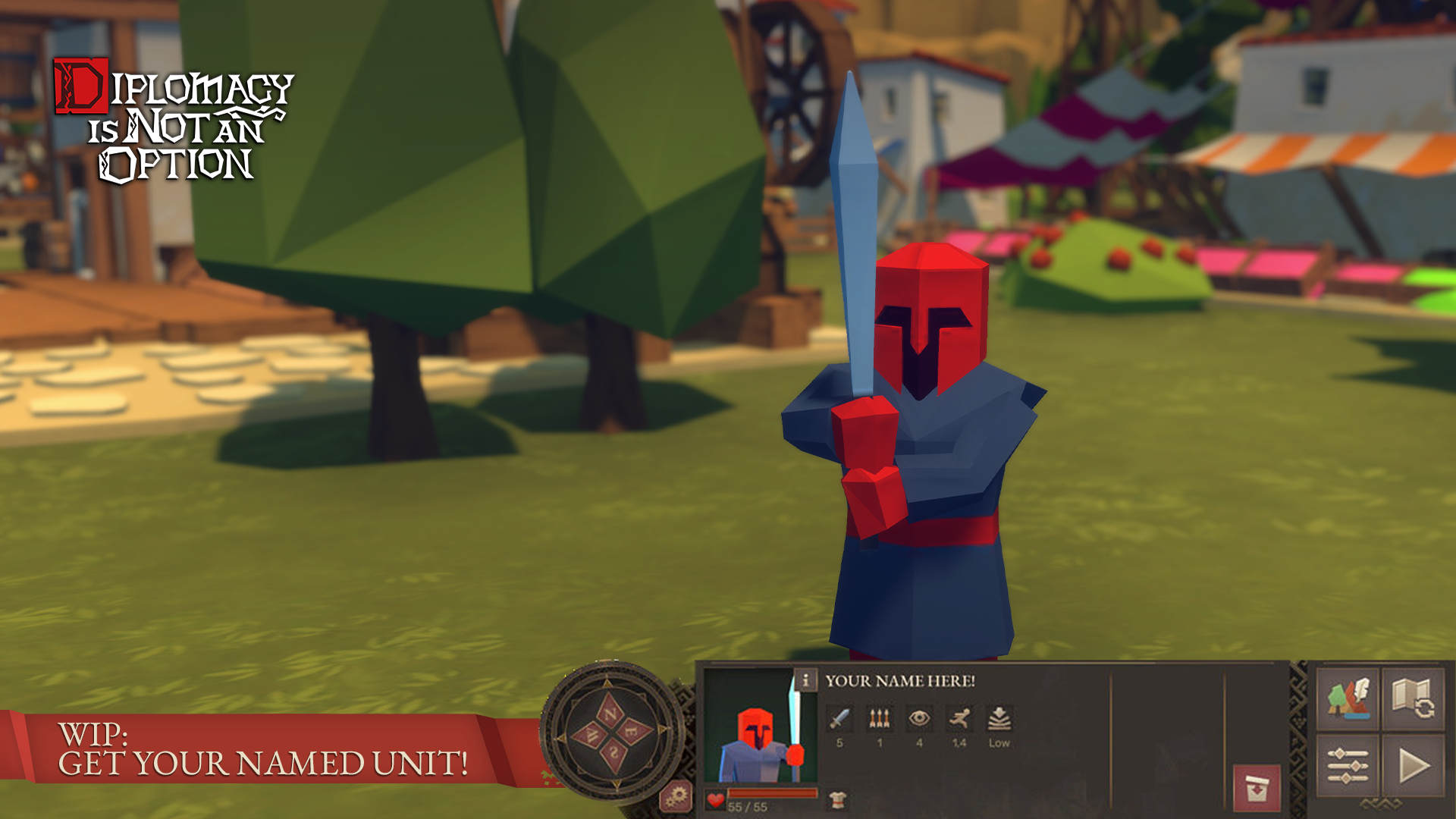Click the triple arrows ammunition stat icon

879,718
